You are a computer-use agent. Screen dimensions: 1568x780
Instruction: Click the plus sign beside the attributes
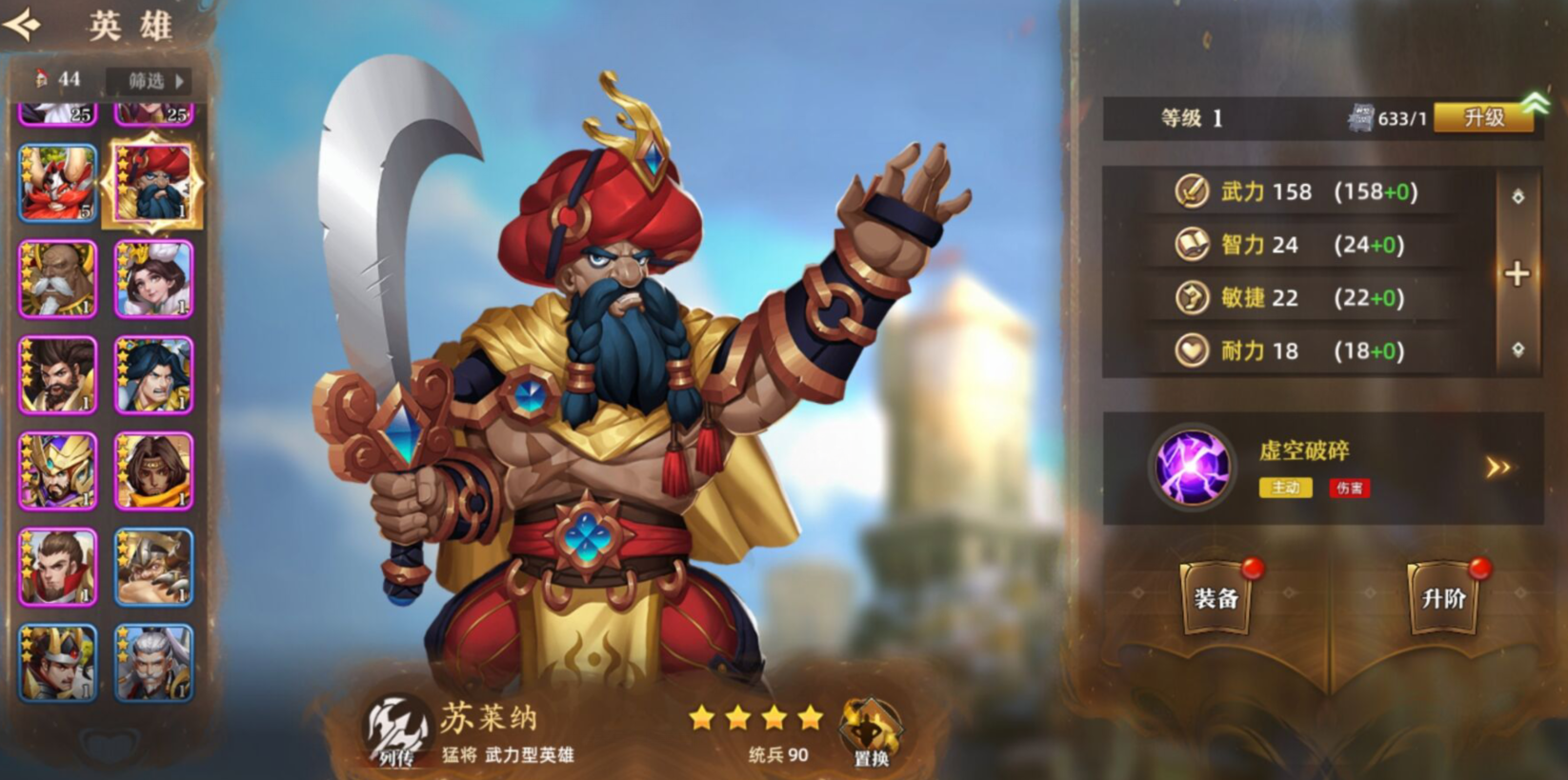pyautogui.click(x=1517, y=274)
